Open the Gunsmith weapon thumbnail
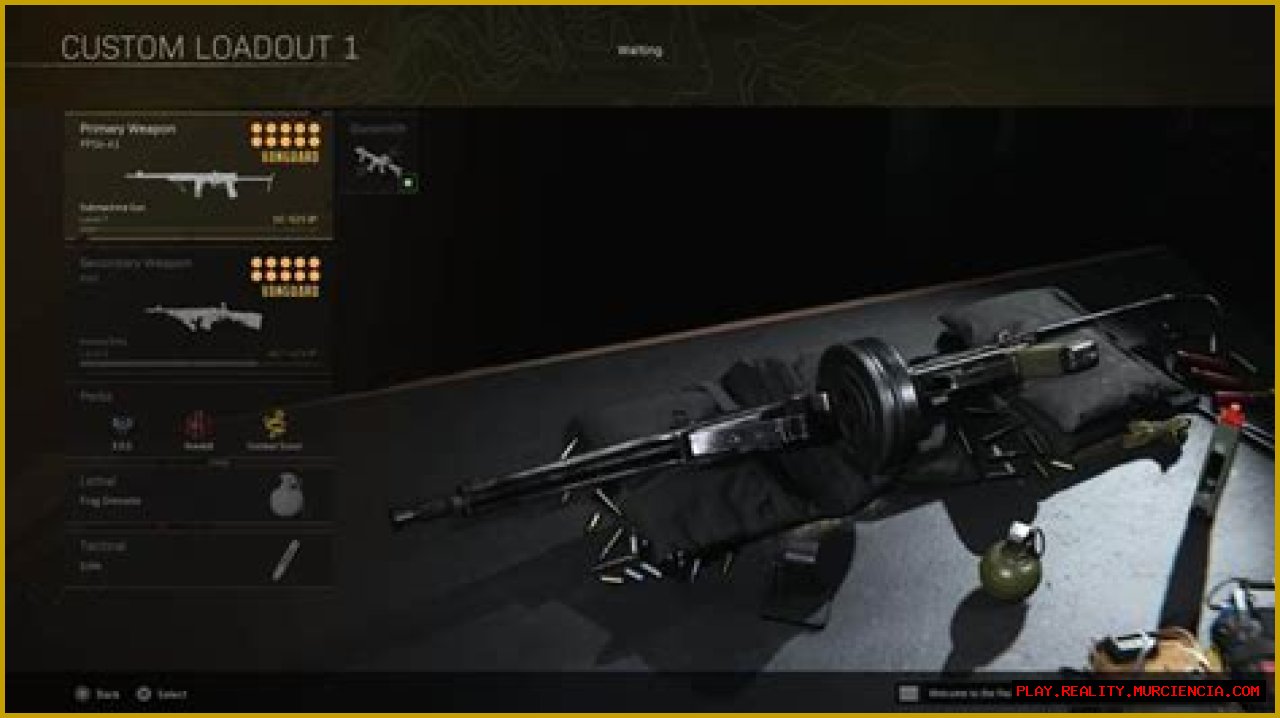The image size is (1280, 718). pos(380,164)
